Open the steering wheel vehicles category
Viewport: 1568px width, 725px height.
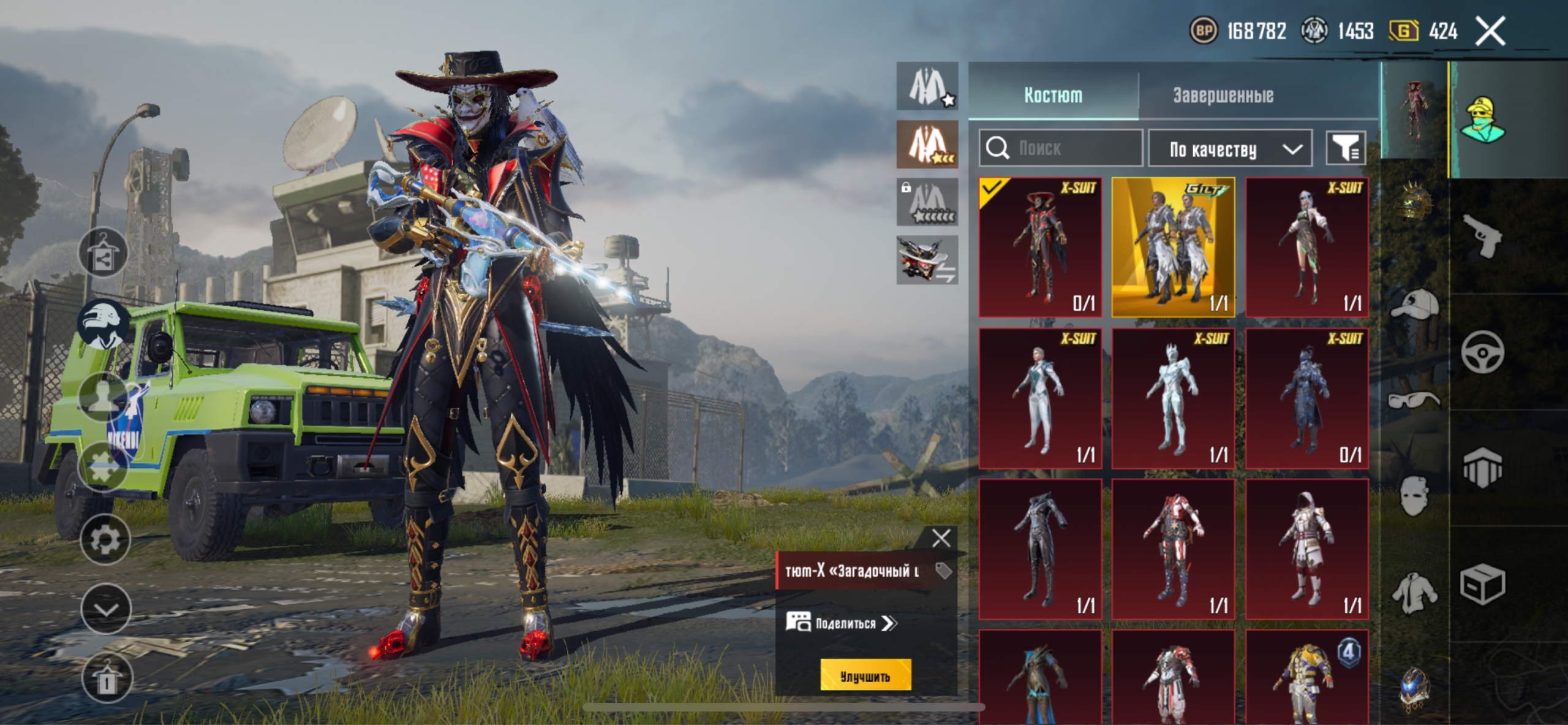pos(1482,352)
